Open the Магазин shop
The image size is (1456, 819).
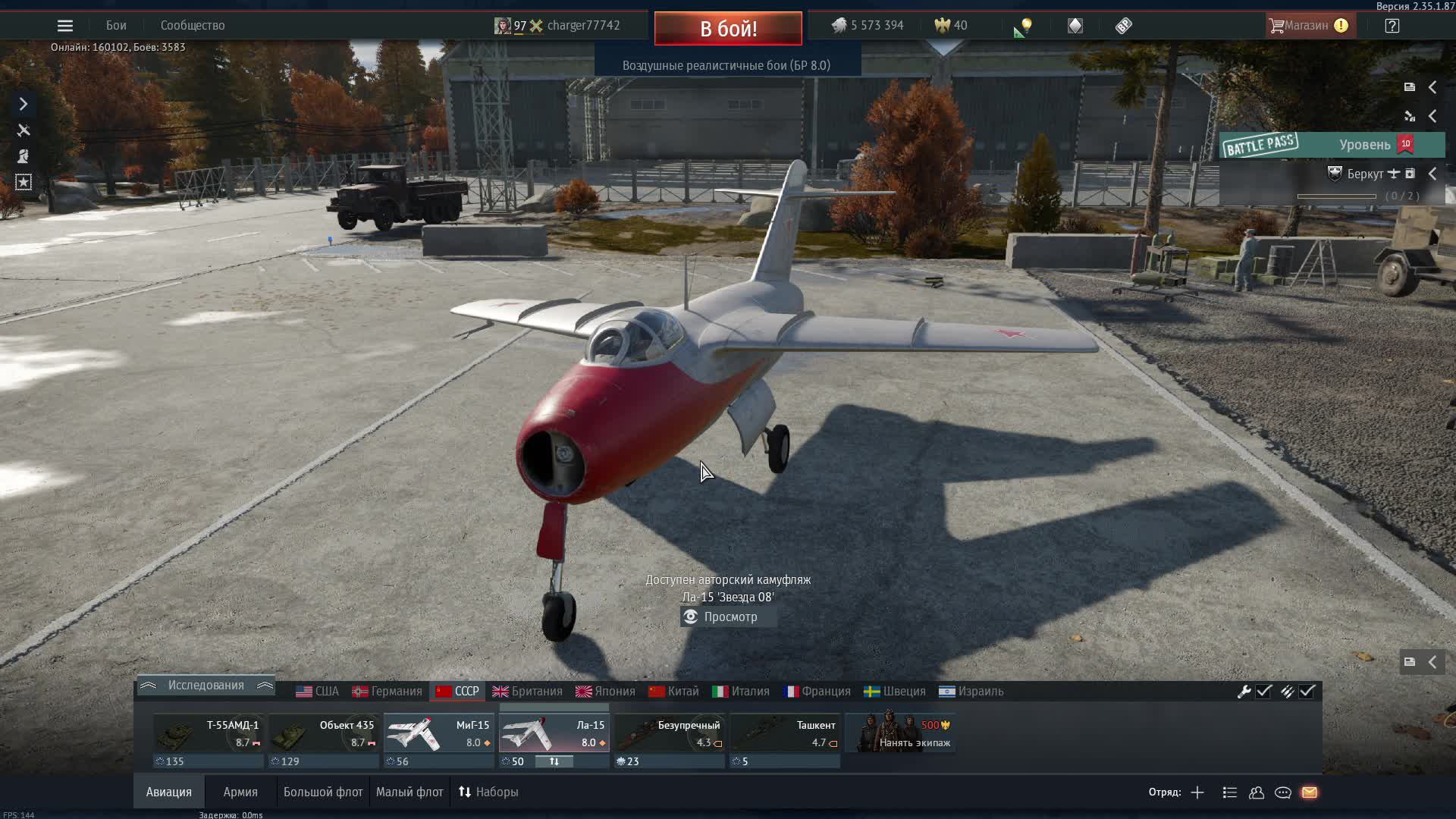(x=1307, y=26)
